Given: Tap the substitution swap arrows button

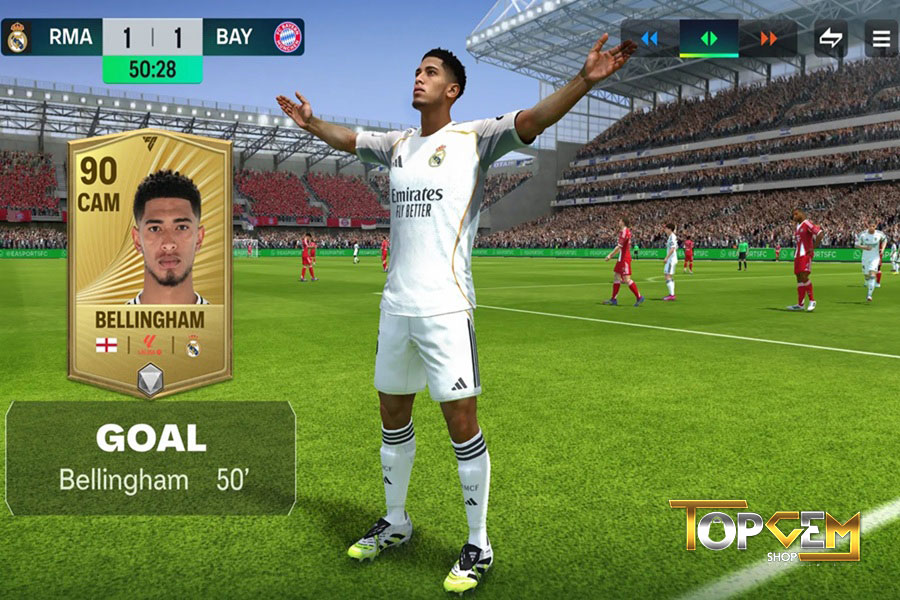Looking at the screenshot, I should (x=830, y=39).
